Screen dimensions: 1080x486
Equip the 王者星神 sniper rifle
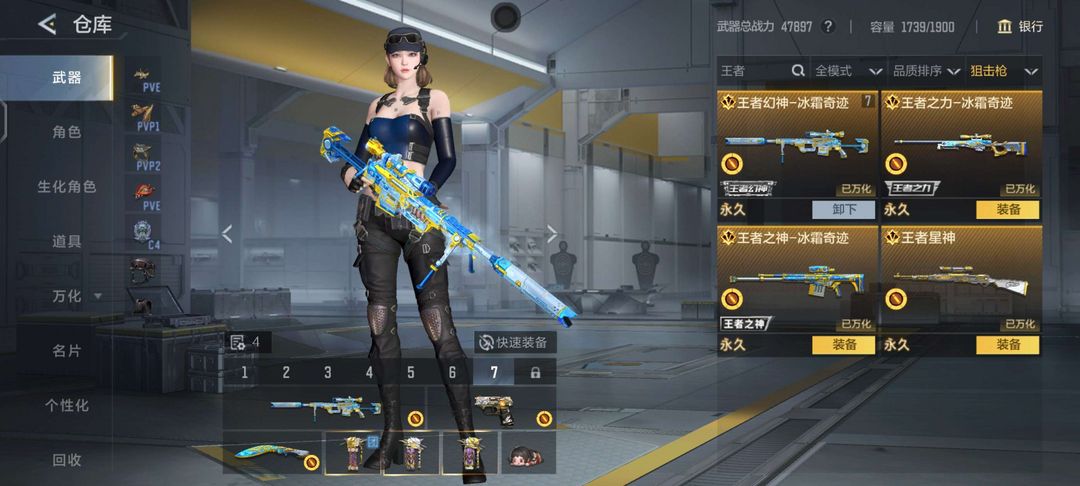point(1007,345)
